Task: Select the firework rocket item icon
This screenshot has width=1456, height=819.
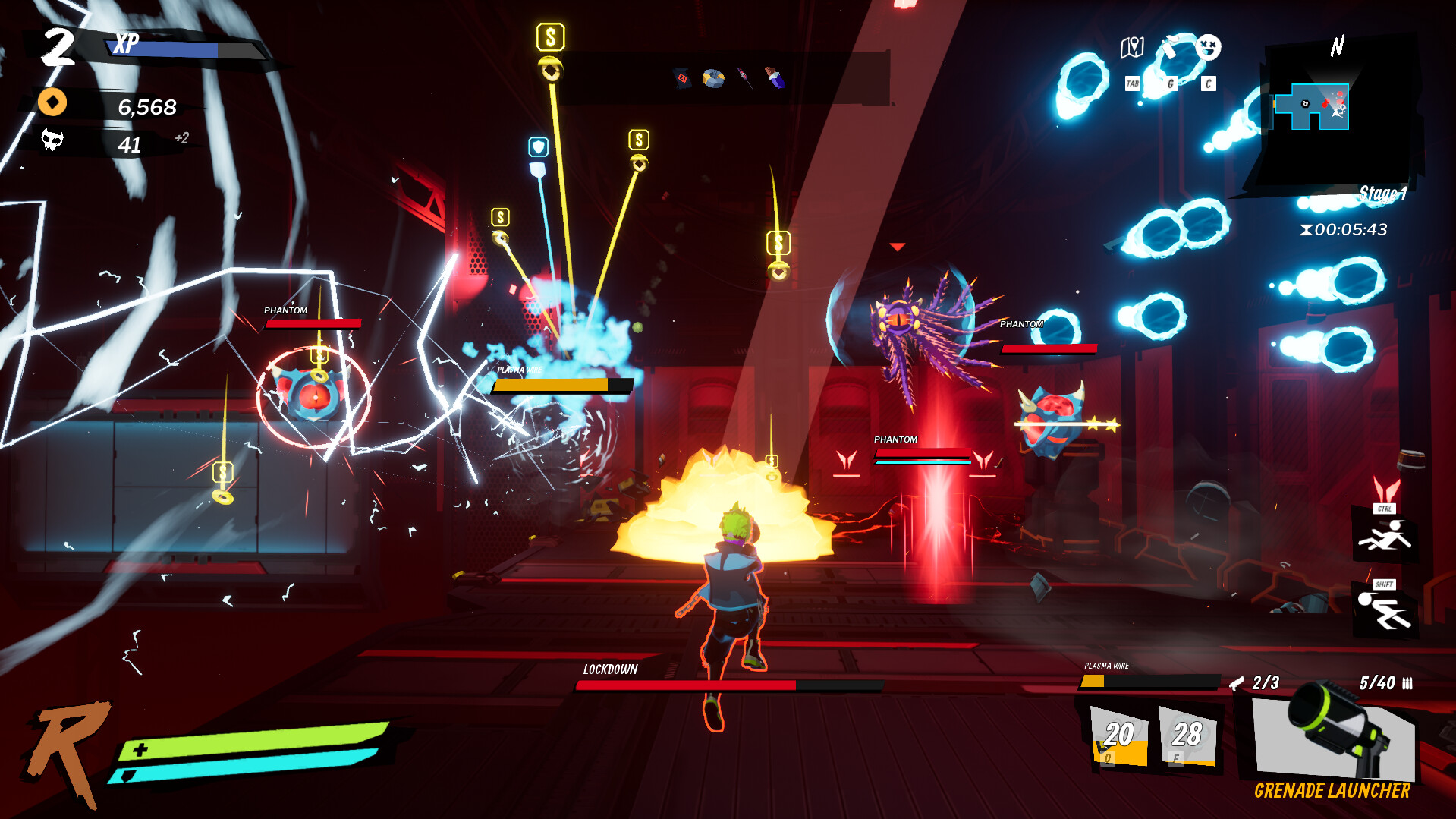Action: [744, 77]
